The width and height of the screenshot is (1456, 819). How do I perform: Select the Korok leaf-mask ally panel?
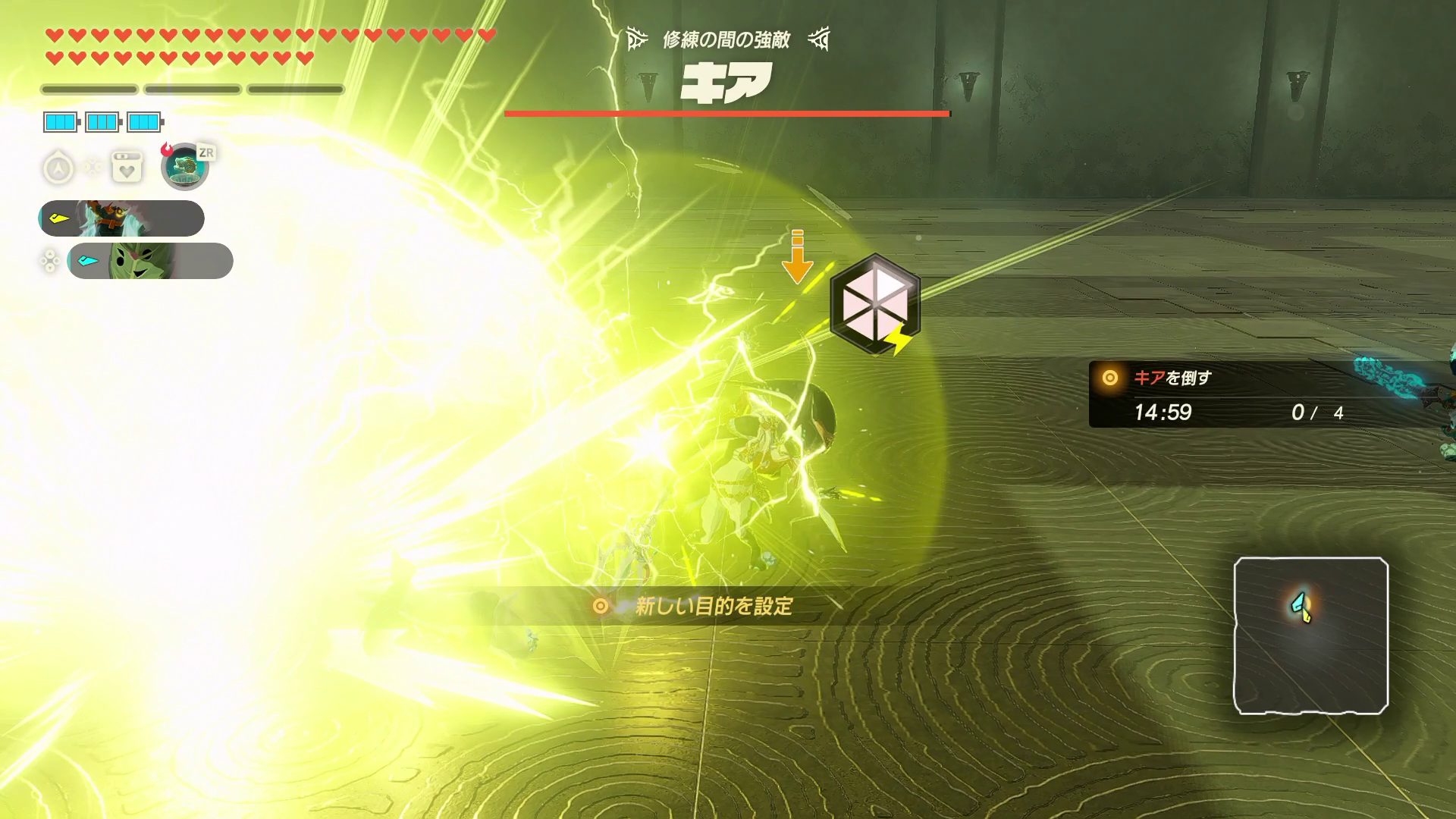(149, 261)
